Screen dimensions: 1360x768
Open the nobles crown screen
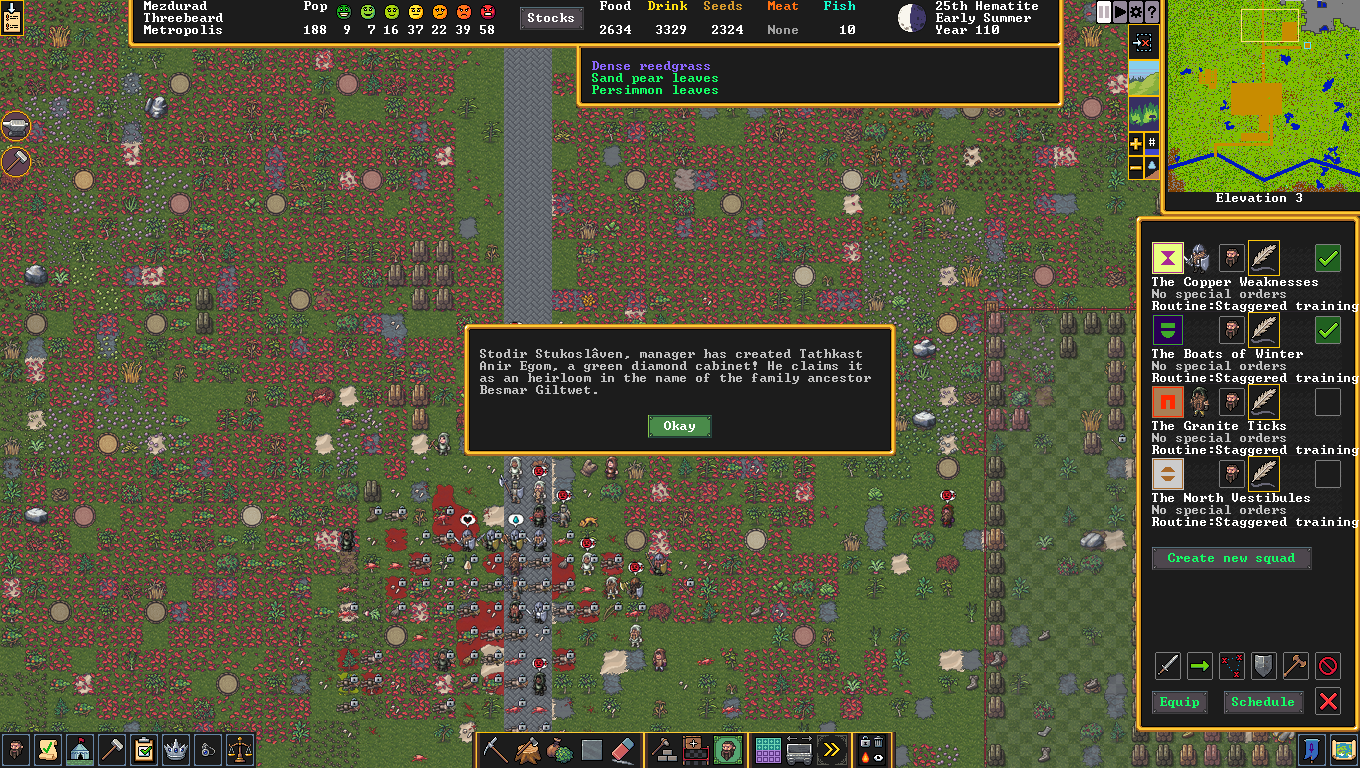[176, 750]
